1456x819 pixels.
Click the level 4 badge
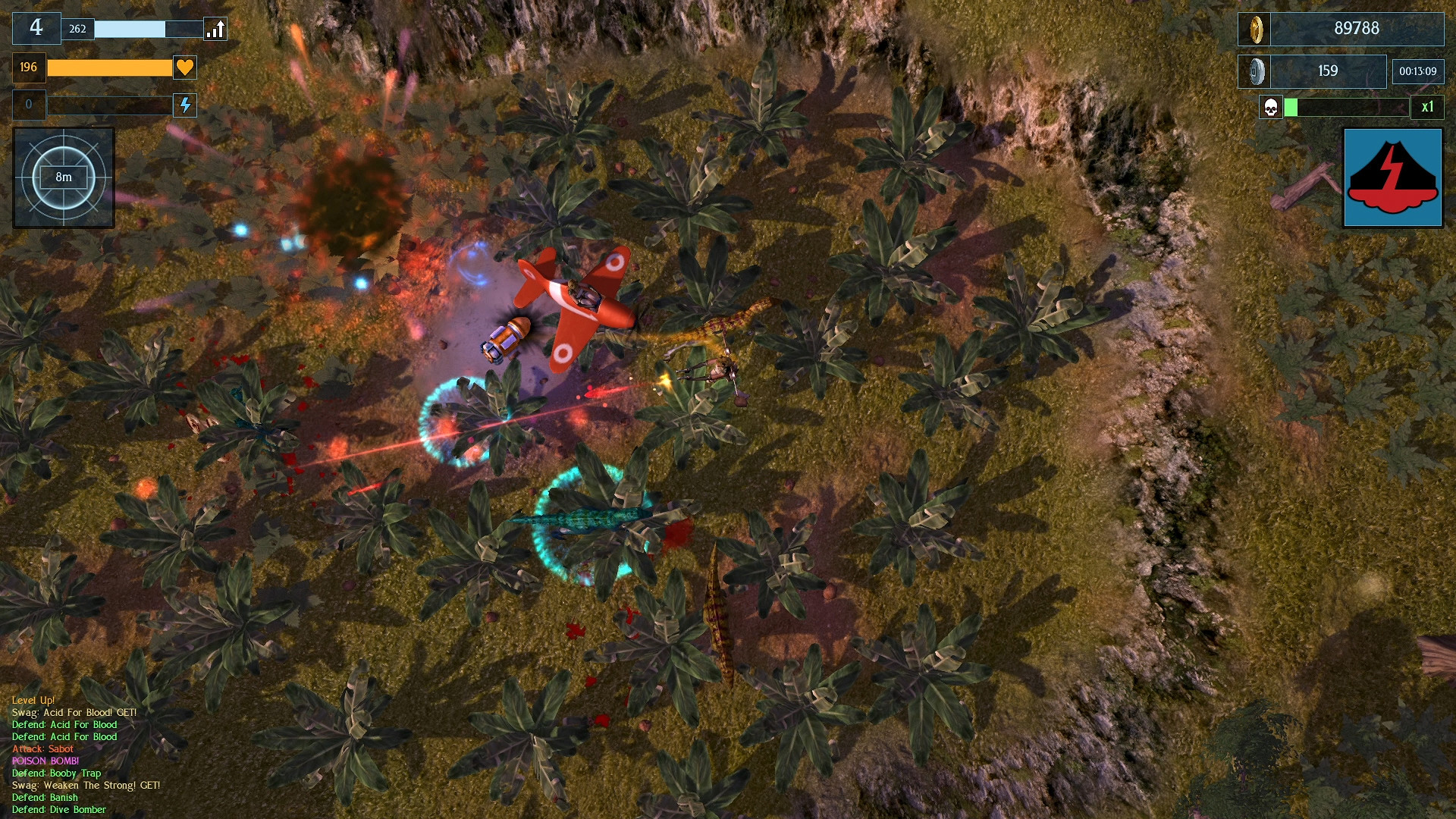tap(36, 27)
